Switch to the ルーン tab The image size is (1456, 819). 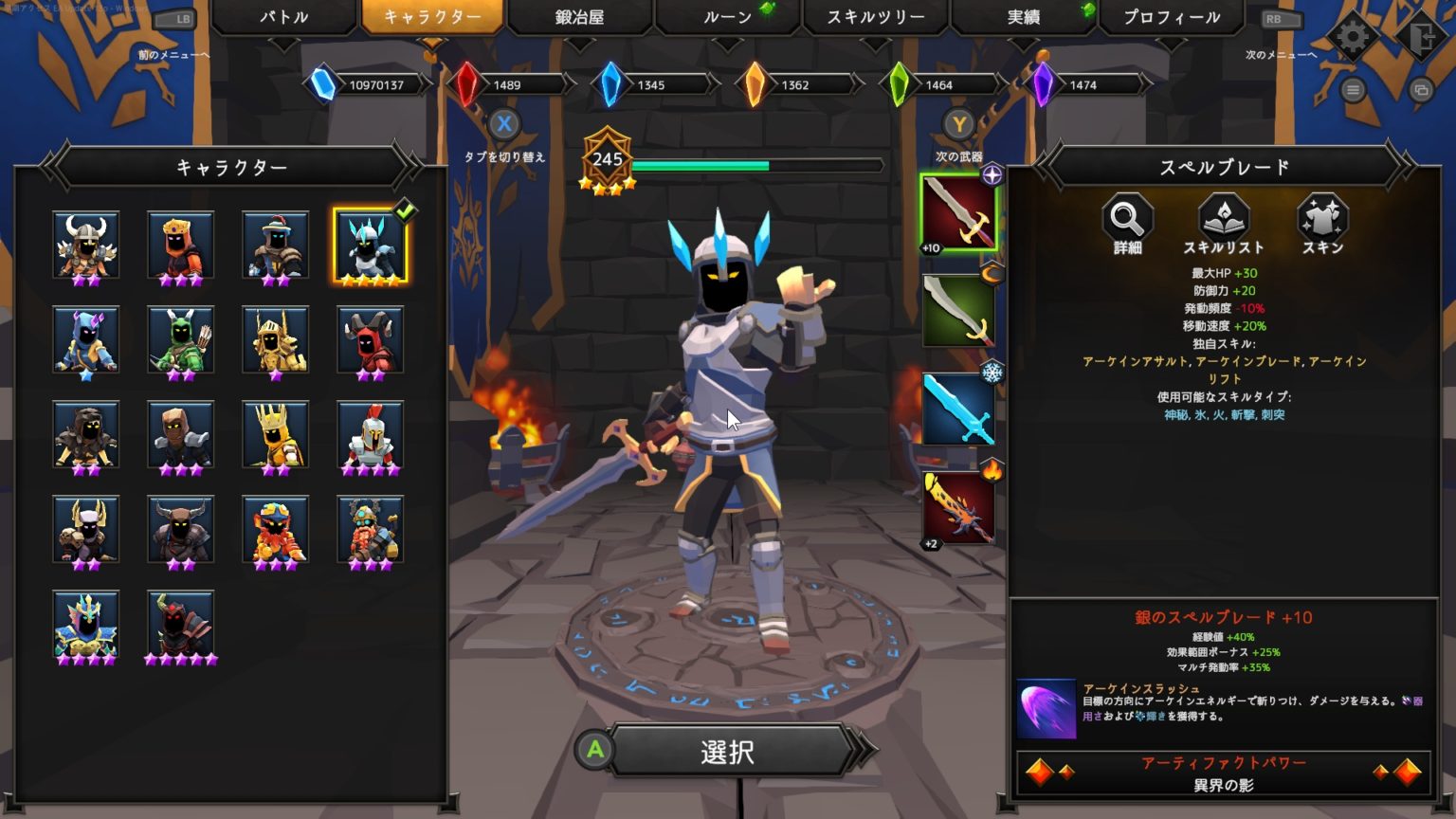click(725, 17)
